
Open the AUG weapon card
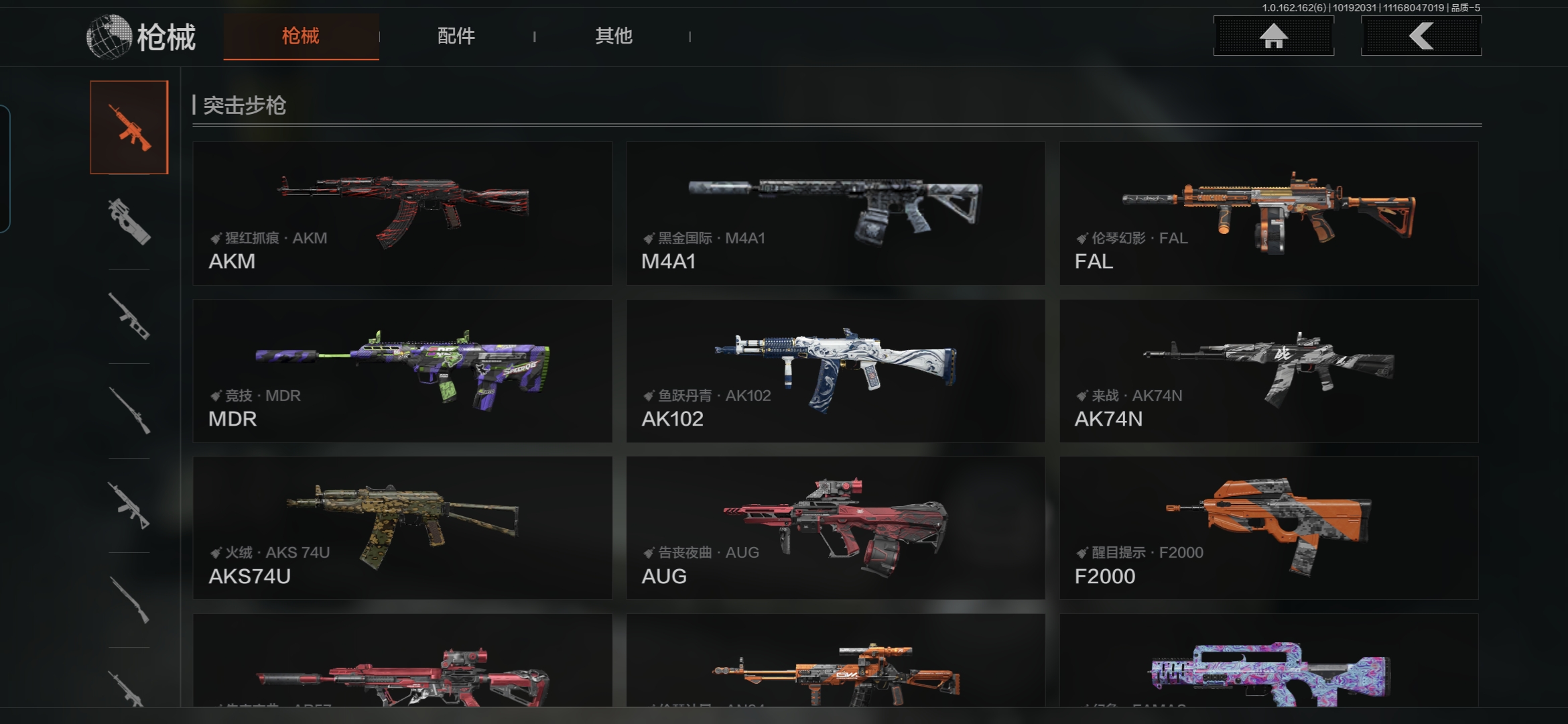coord(836,528)
